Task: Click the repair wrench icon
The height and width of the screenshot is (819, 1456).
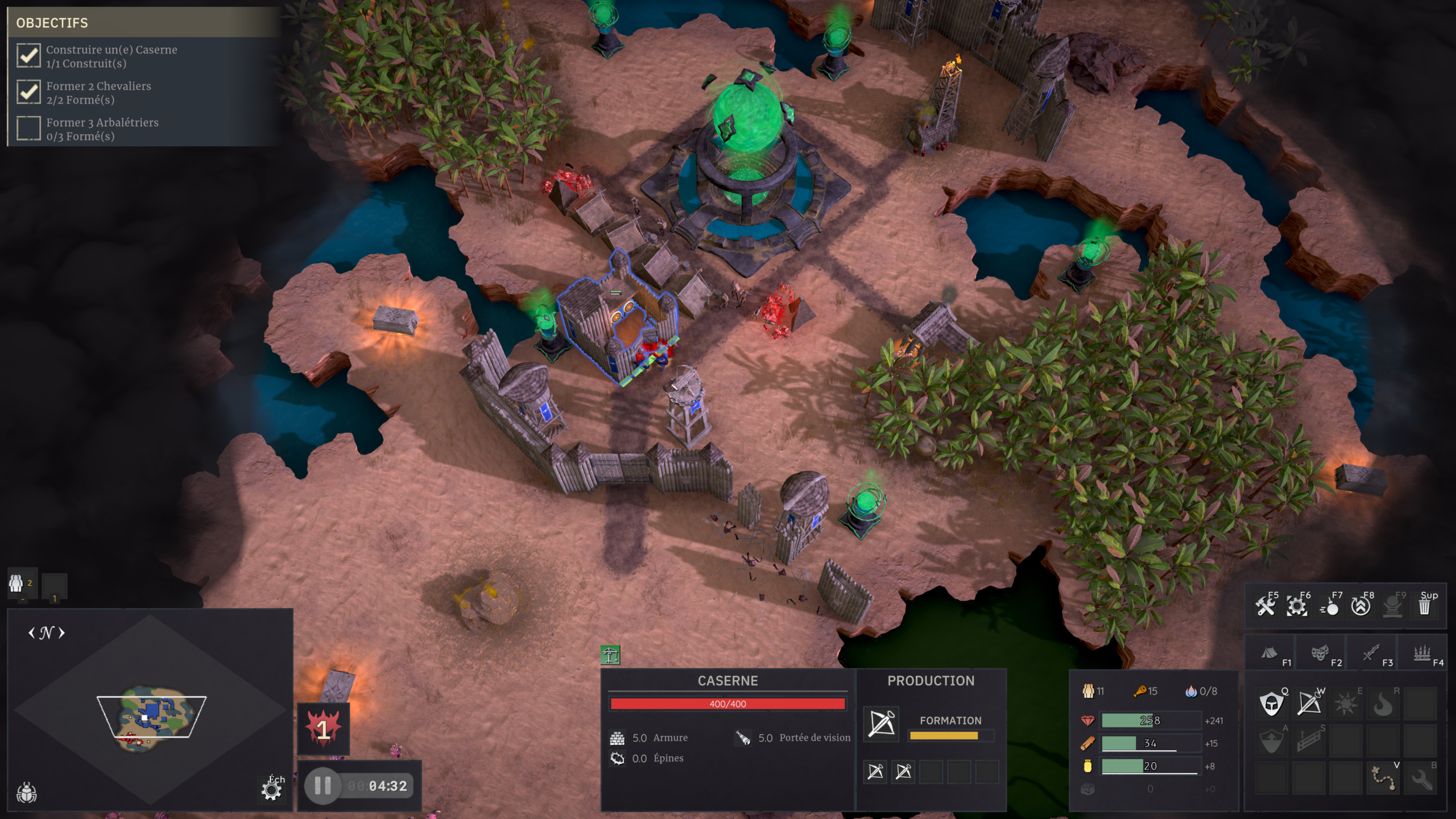Action: (x=1421, y=777)
